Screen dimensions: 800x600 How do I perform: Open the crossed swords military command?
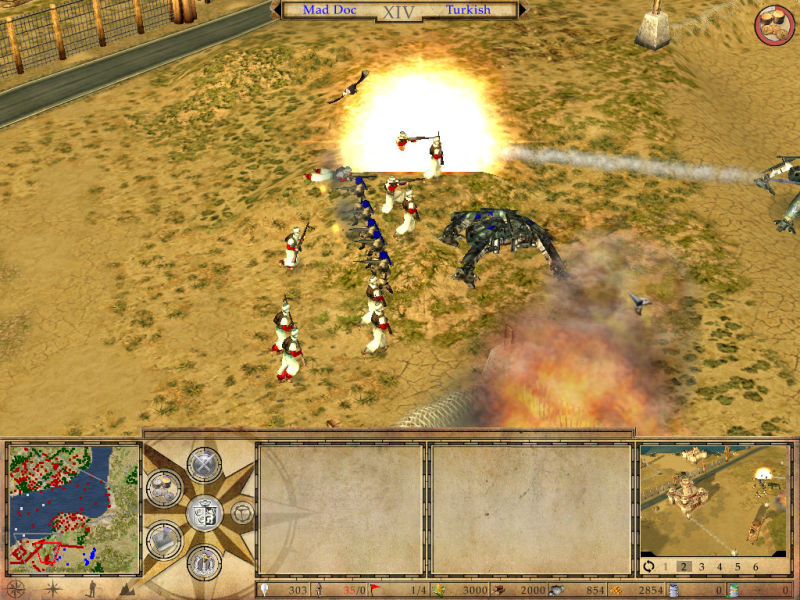(x=203, y=465)
